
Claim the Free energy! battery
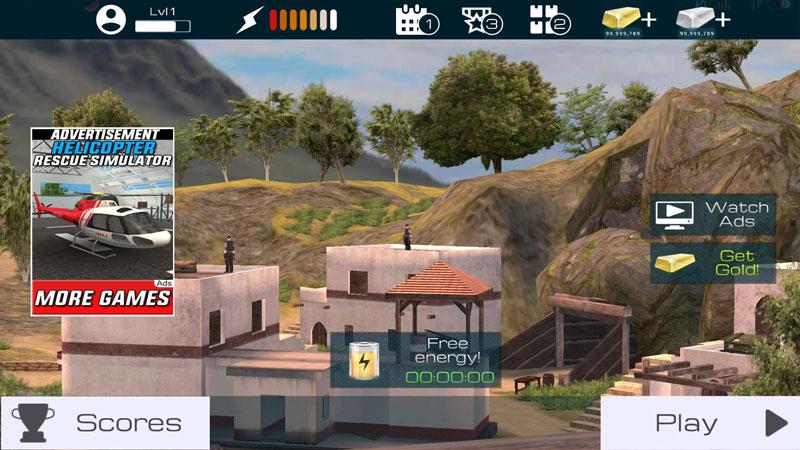[x=415, y=360]
